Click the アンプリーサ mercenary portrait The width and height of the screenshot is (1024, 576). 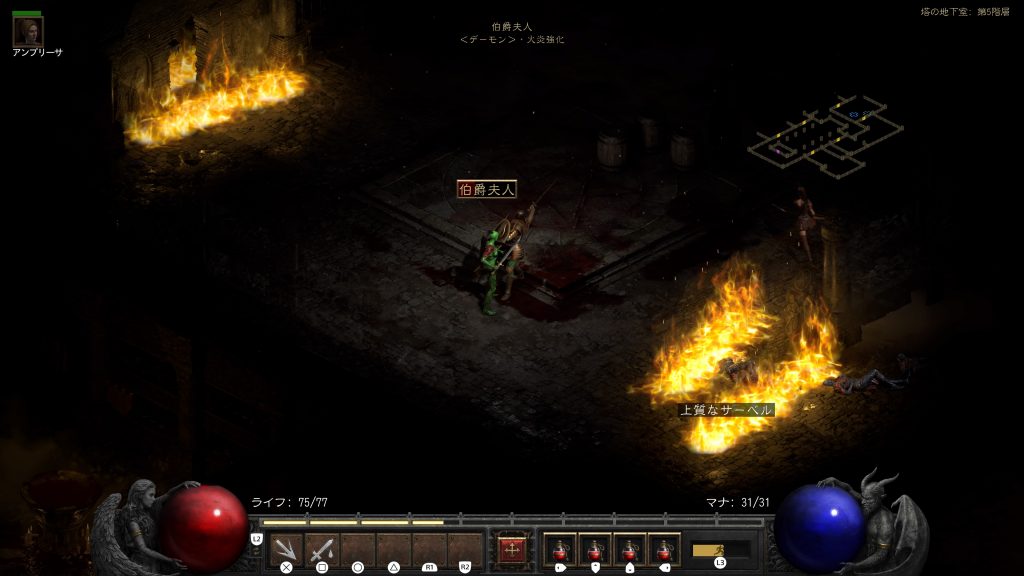click(x=27, y=31)
